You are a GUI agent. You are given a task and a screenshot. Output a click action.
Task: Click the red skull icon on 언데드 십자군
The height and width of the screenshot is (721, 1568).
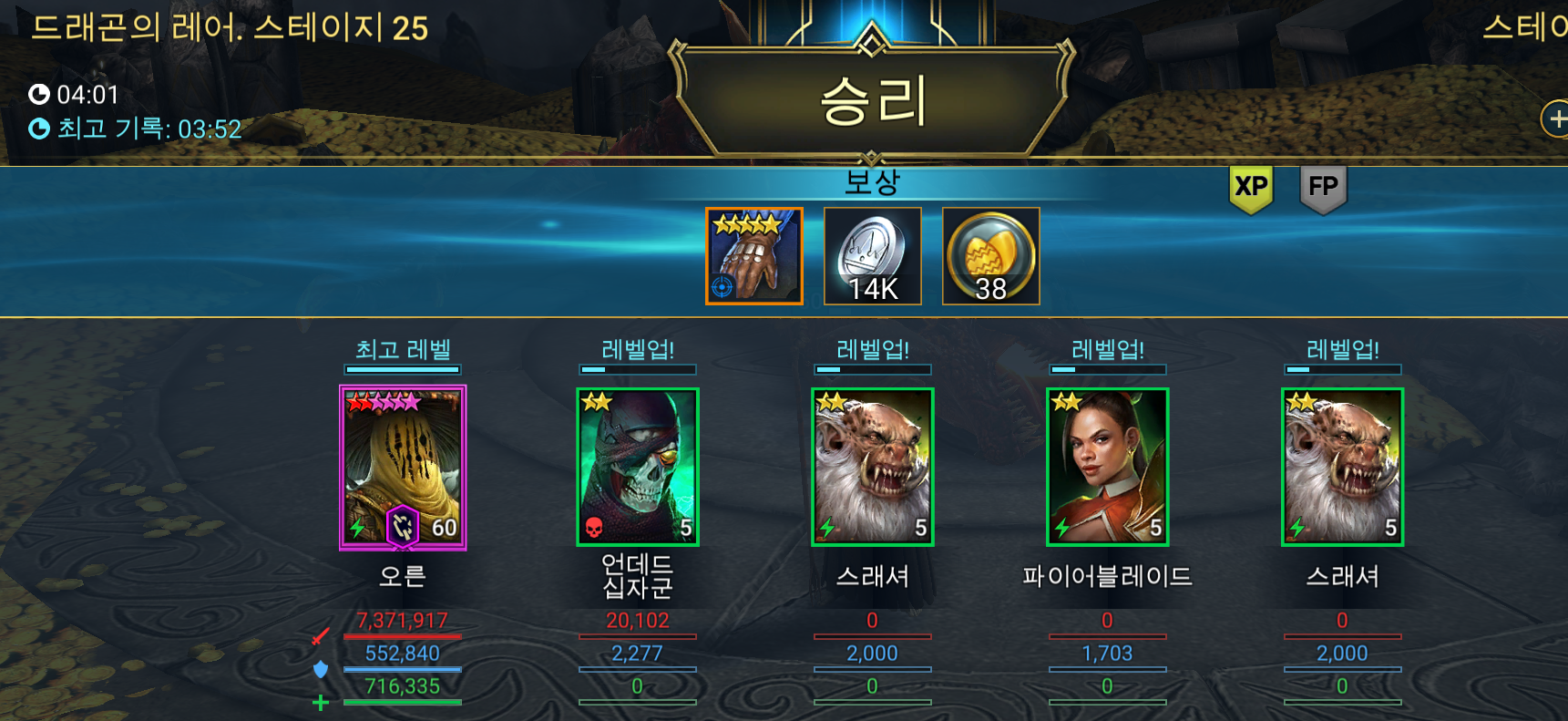coord(595,526)
